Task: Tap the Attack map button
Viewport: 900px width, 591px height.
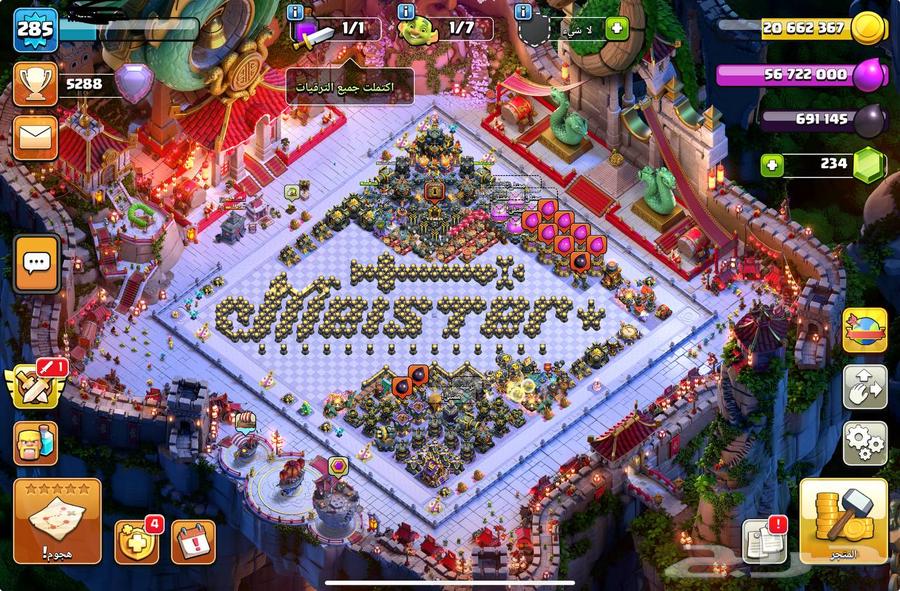Action: 56,520
